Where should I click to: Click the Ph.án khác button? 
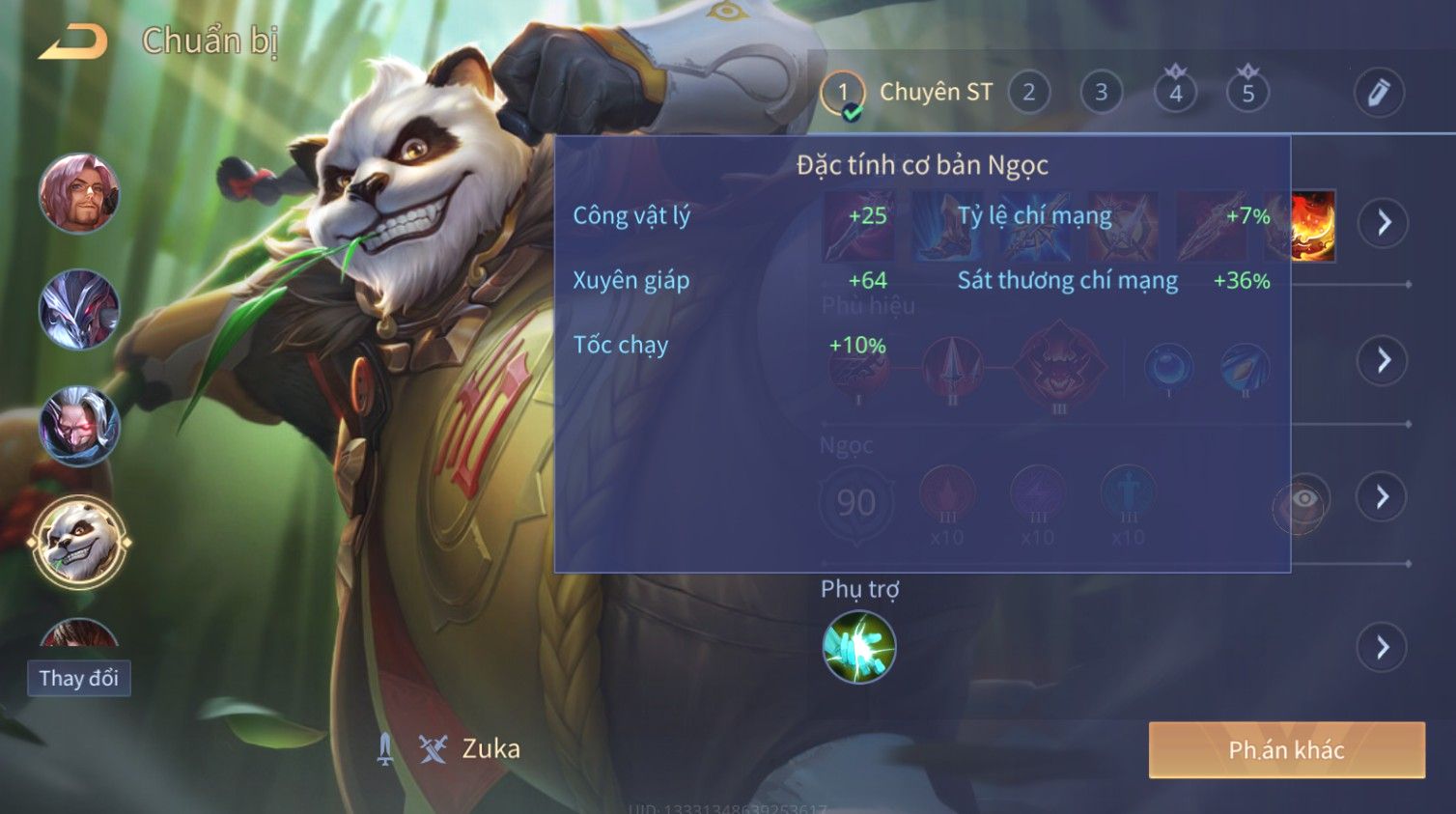[x=1286, y=750]
